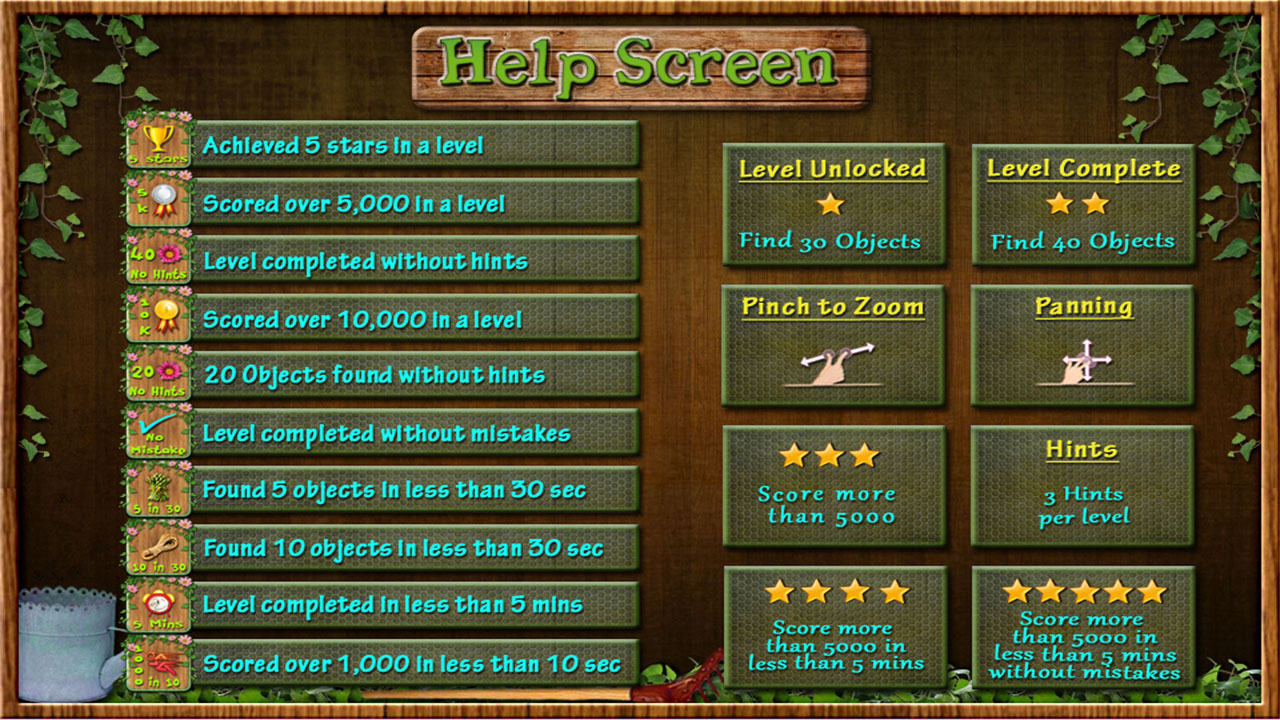The image size is (1280, 720).
Task: Click the Find 40 Objects text
Action: (x=1082, y=240)
